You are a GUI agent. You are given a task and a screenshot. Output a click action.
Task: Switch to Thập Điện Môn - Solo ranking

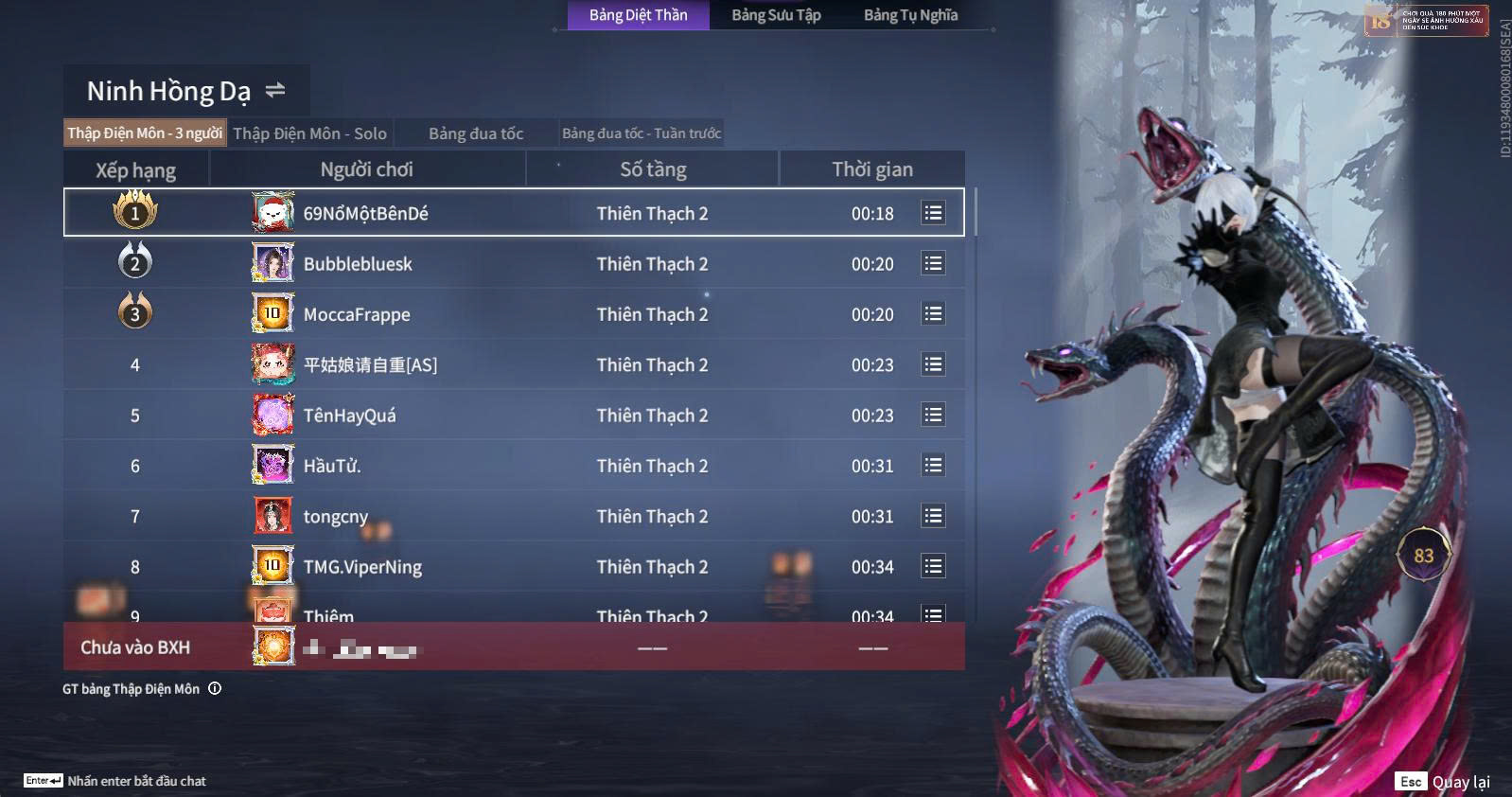[x=309, y=133]
